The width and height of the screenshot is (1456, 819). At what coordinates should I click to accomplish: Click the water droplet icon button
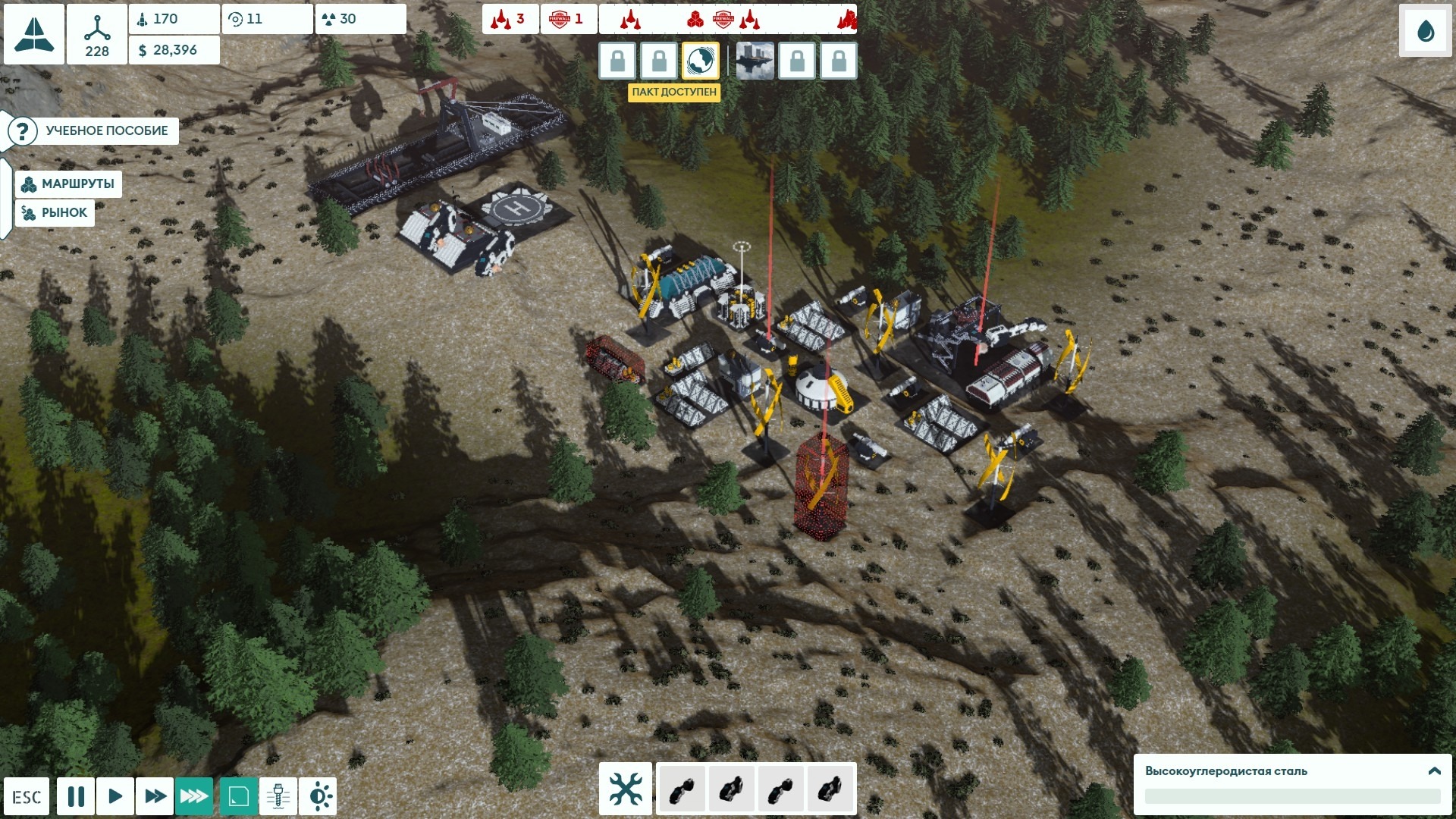point(1426,31)
